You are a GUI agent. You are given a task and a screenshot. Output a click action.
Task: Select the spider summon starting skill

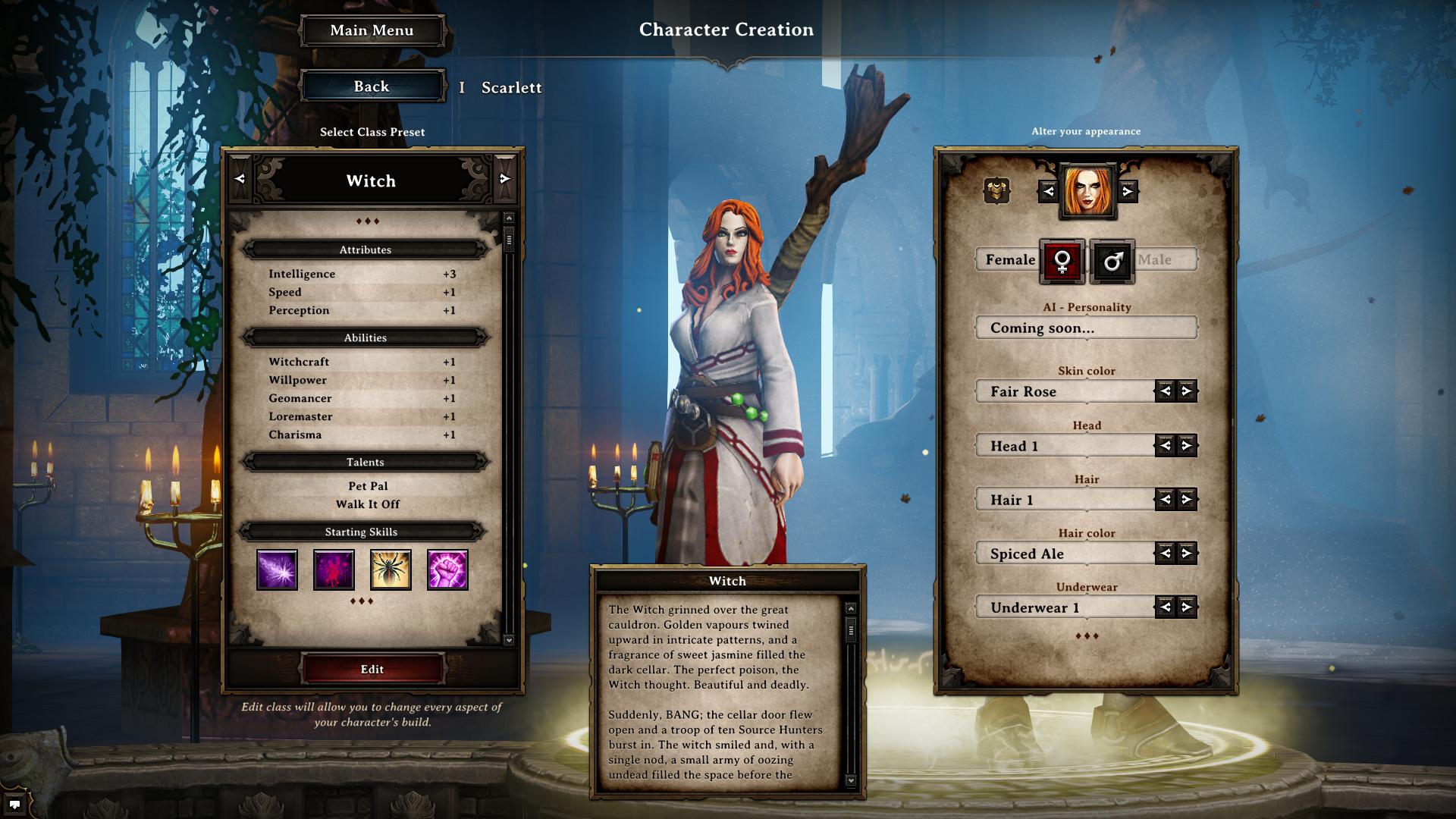tap(391, 570)
